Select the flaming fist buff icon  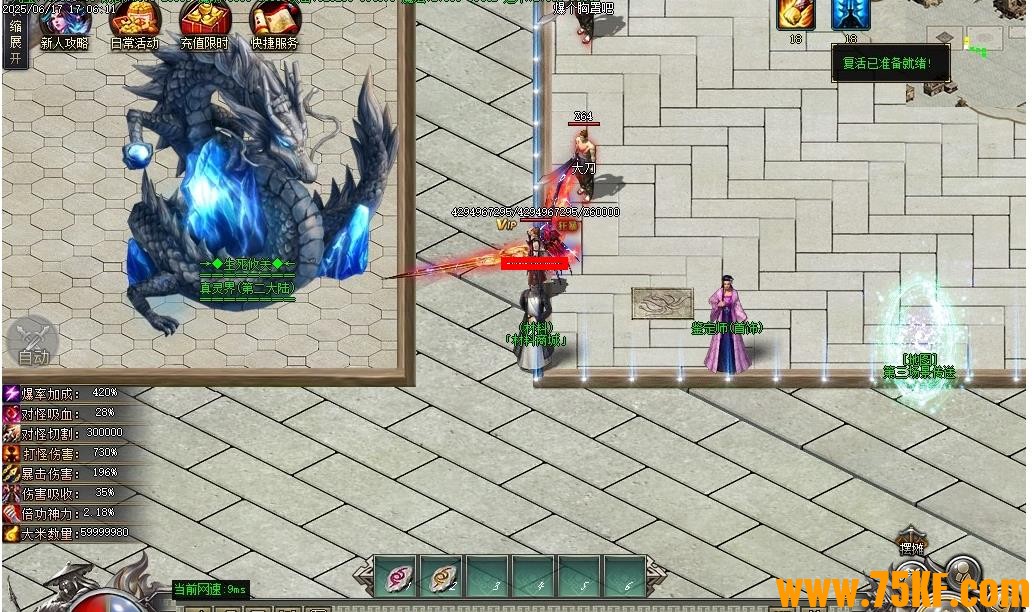click(x=796, y=14)
